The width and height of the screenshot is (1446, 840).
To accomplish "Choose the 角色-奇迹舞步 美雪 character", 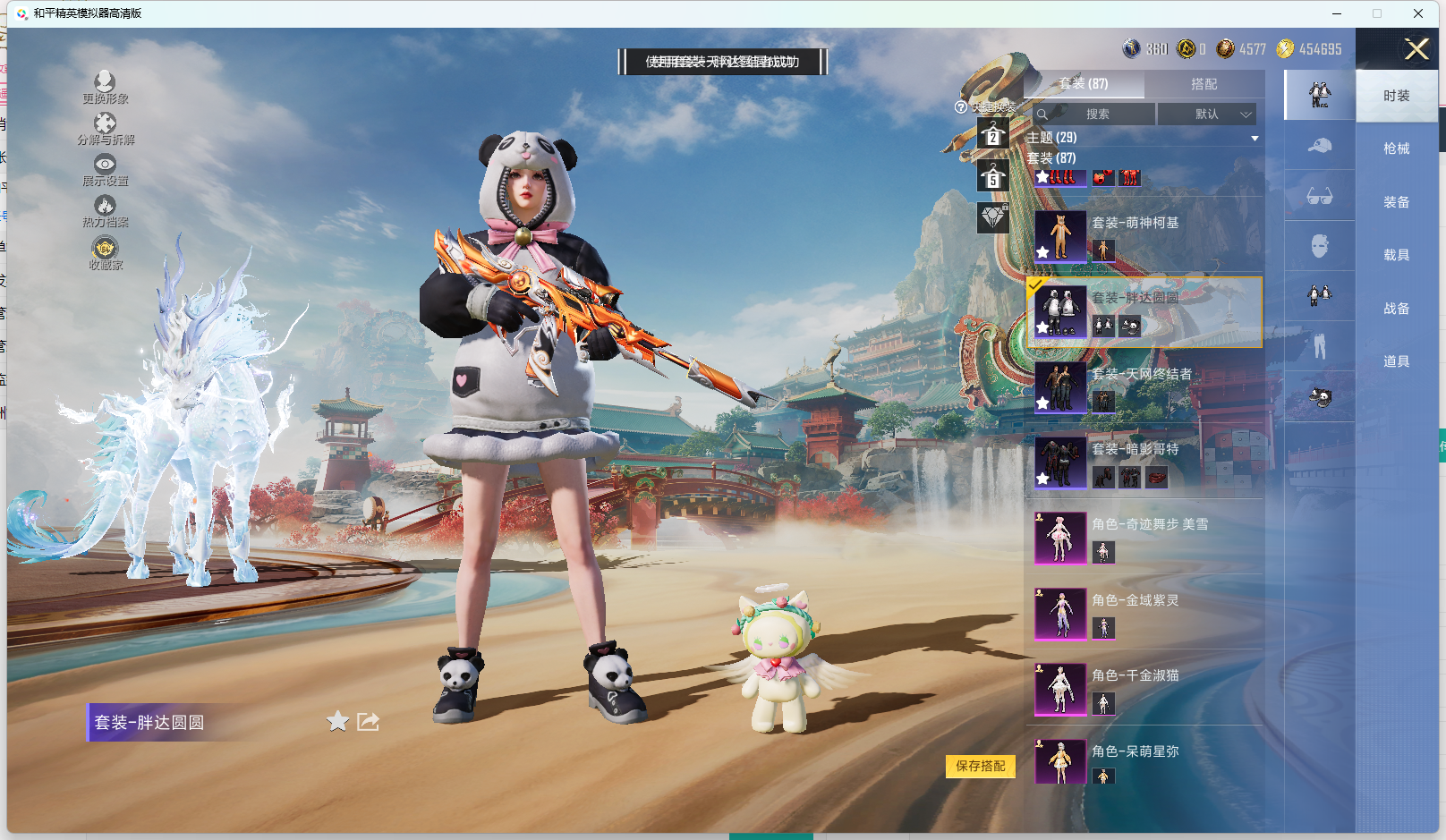I will (x=1149, y=525).
